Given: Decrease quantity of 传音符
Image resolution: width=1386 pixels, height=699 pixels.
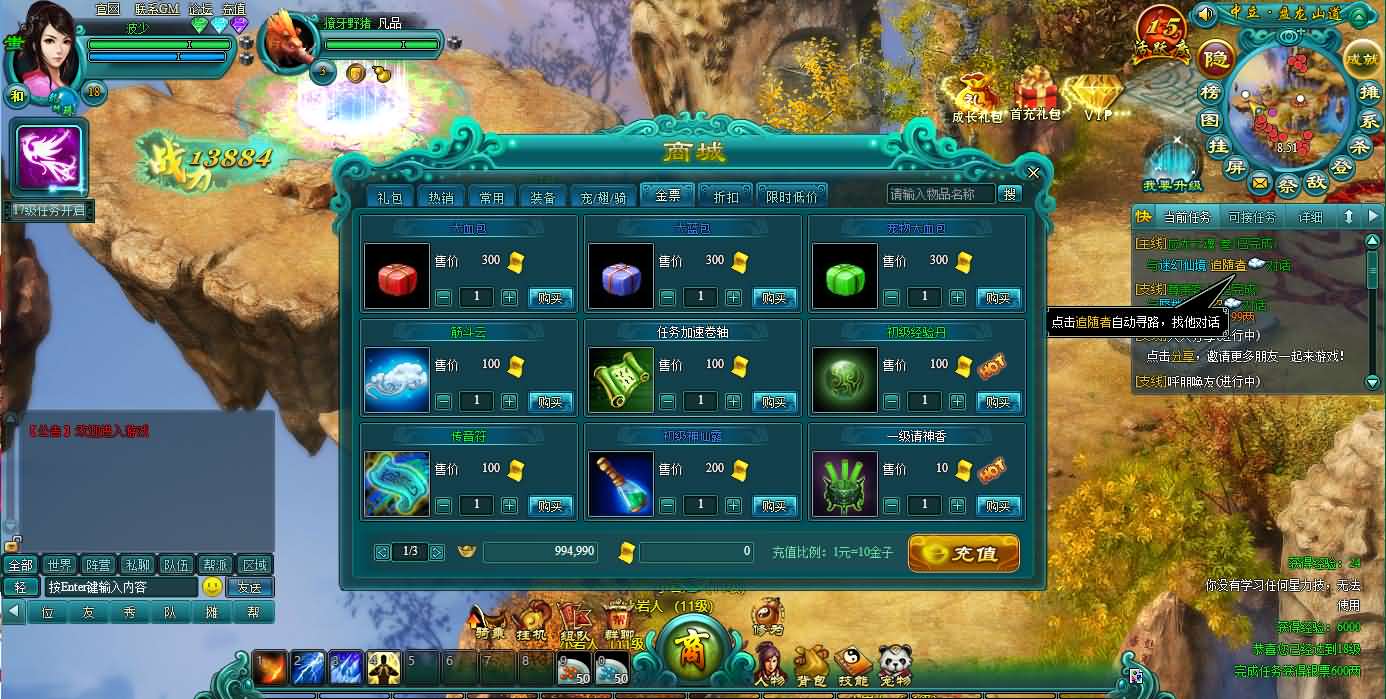Looking at the screenshot, I should tap(444, 506).
